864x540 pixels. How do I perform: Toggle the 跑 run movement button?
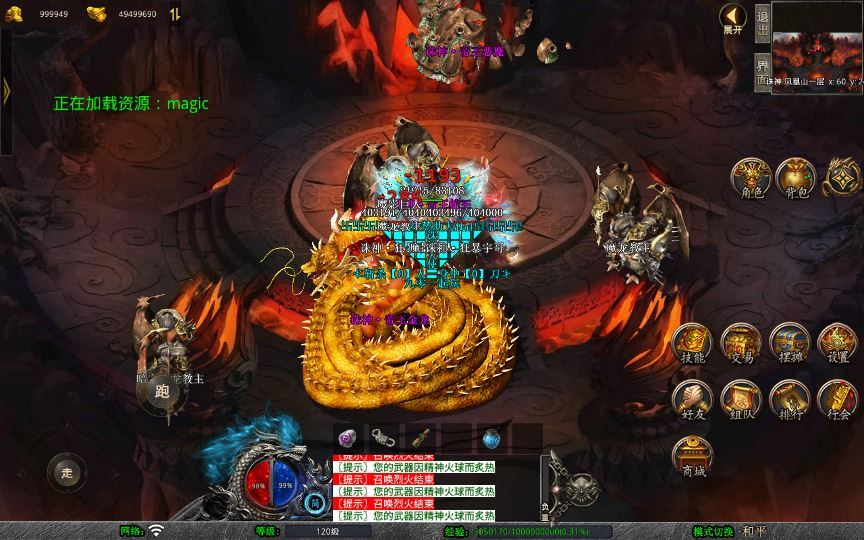[162, 391]
